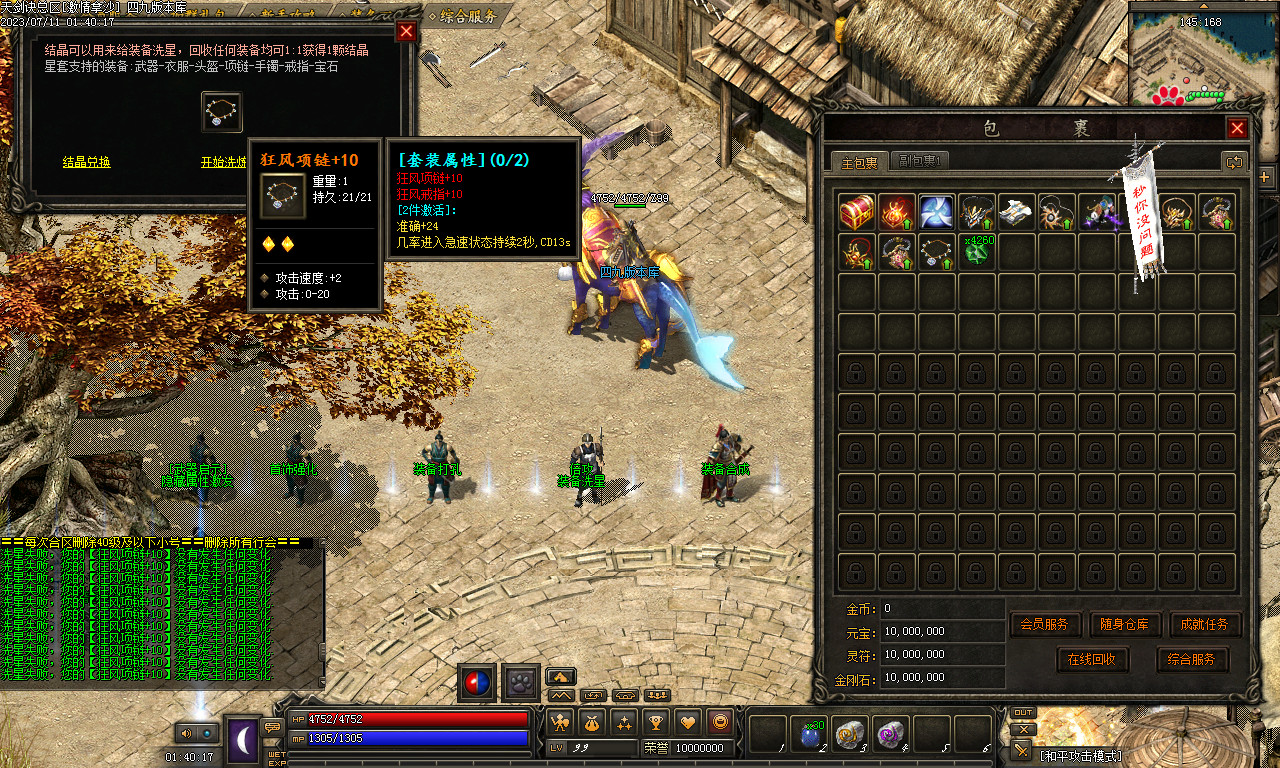The image size is (1280, 768).
Task: Open 综合服务 in the bag window
Action: pyautogui.click(x=1192, y=660)
